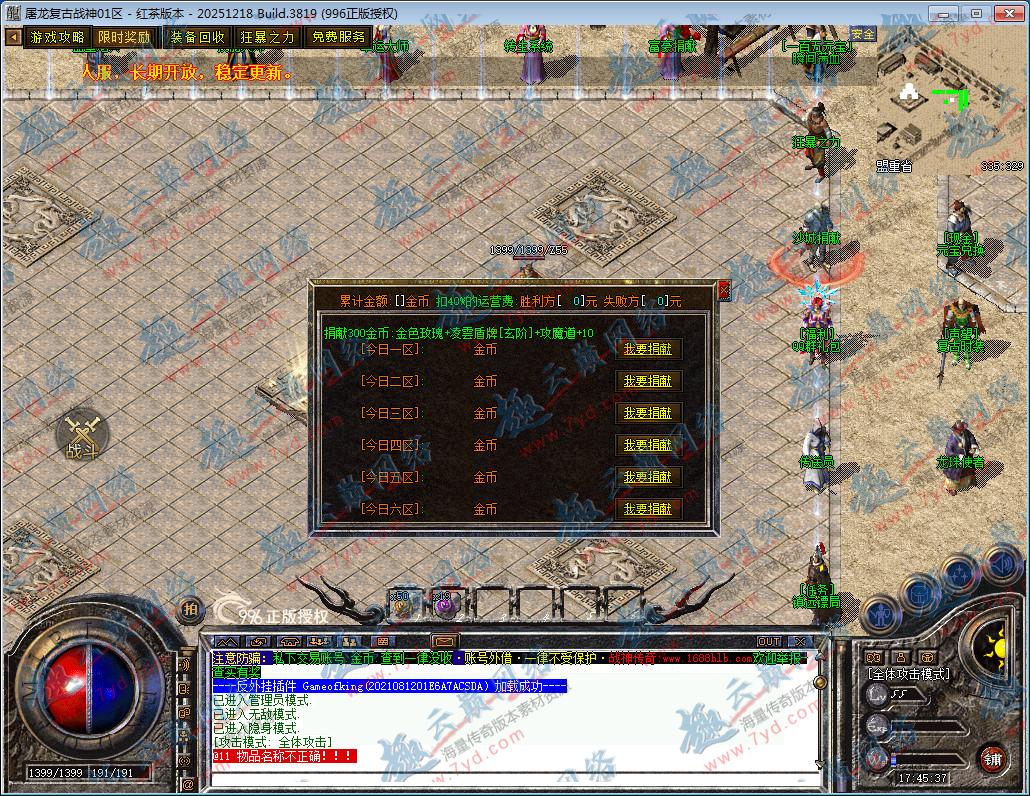The image size is (1030, 796).
Task: Donate to 今日四区 with 我要捐献
Action: (x=647, y=445)
